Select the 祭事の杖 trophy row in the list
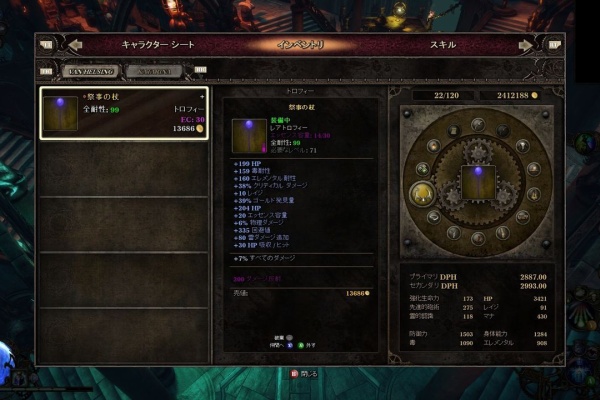Screen dimensions: 600x400 (122, 112)
